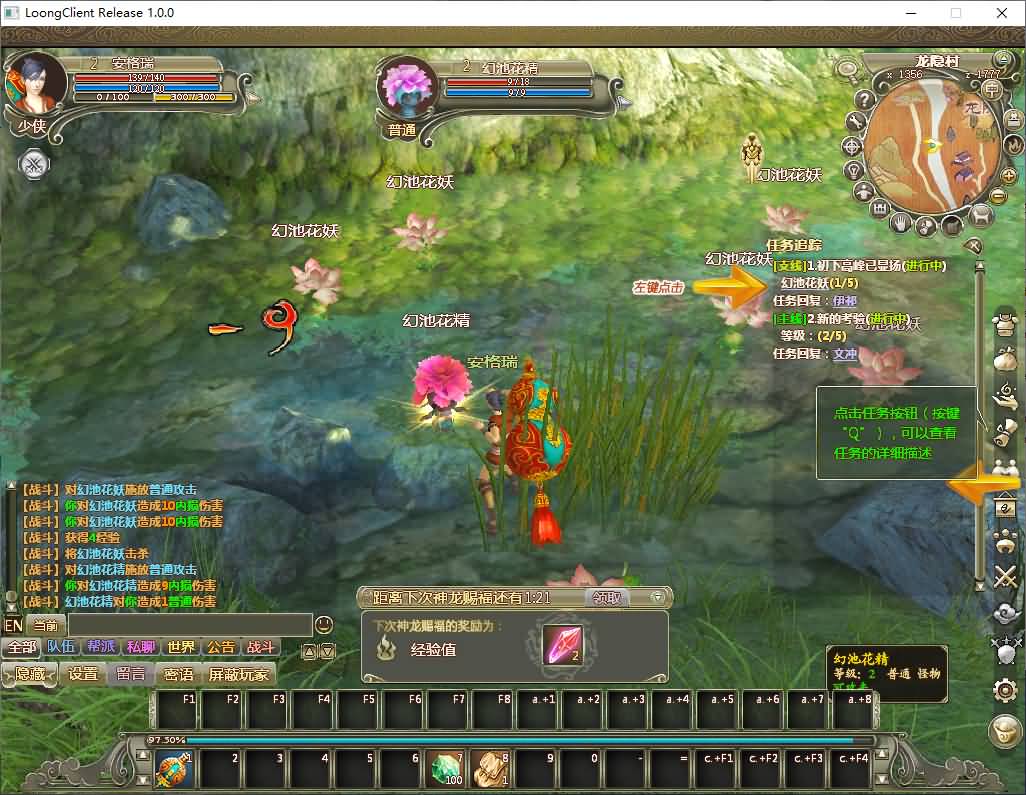The image size is (1026, 795).
Task: Maximize the LoongClient window
Action: coord(955,13)
